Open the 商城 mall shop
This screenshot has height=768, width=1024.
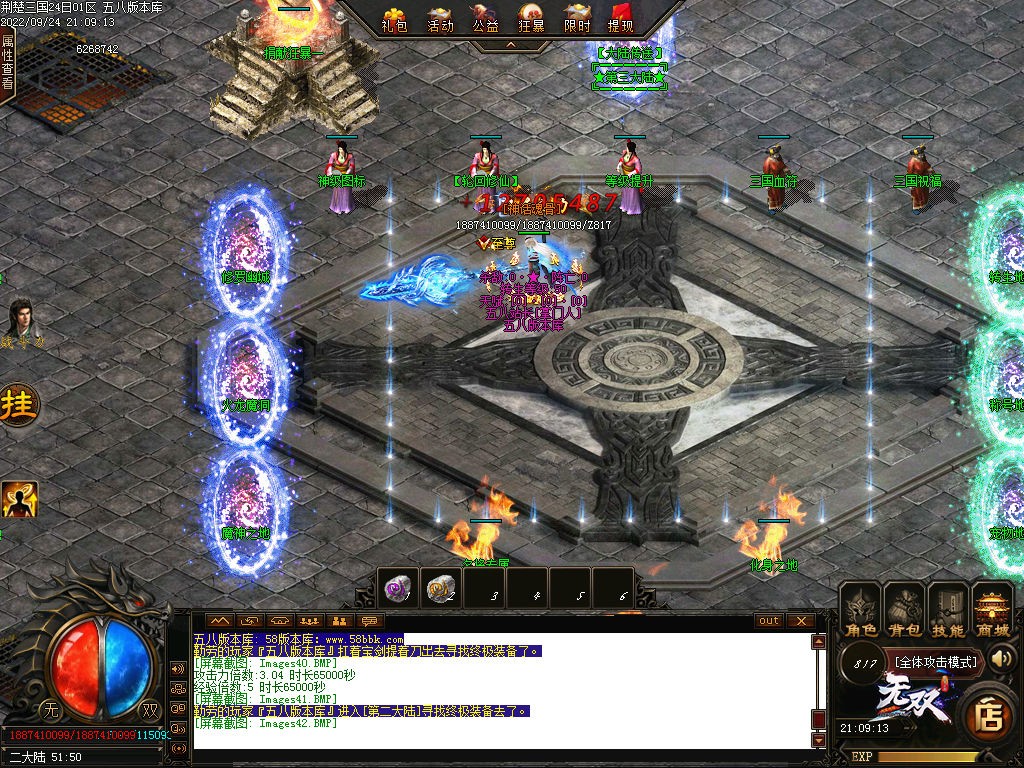click(993, 609)
